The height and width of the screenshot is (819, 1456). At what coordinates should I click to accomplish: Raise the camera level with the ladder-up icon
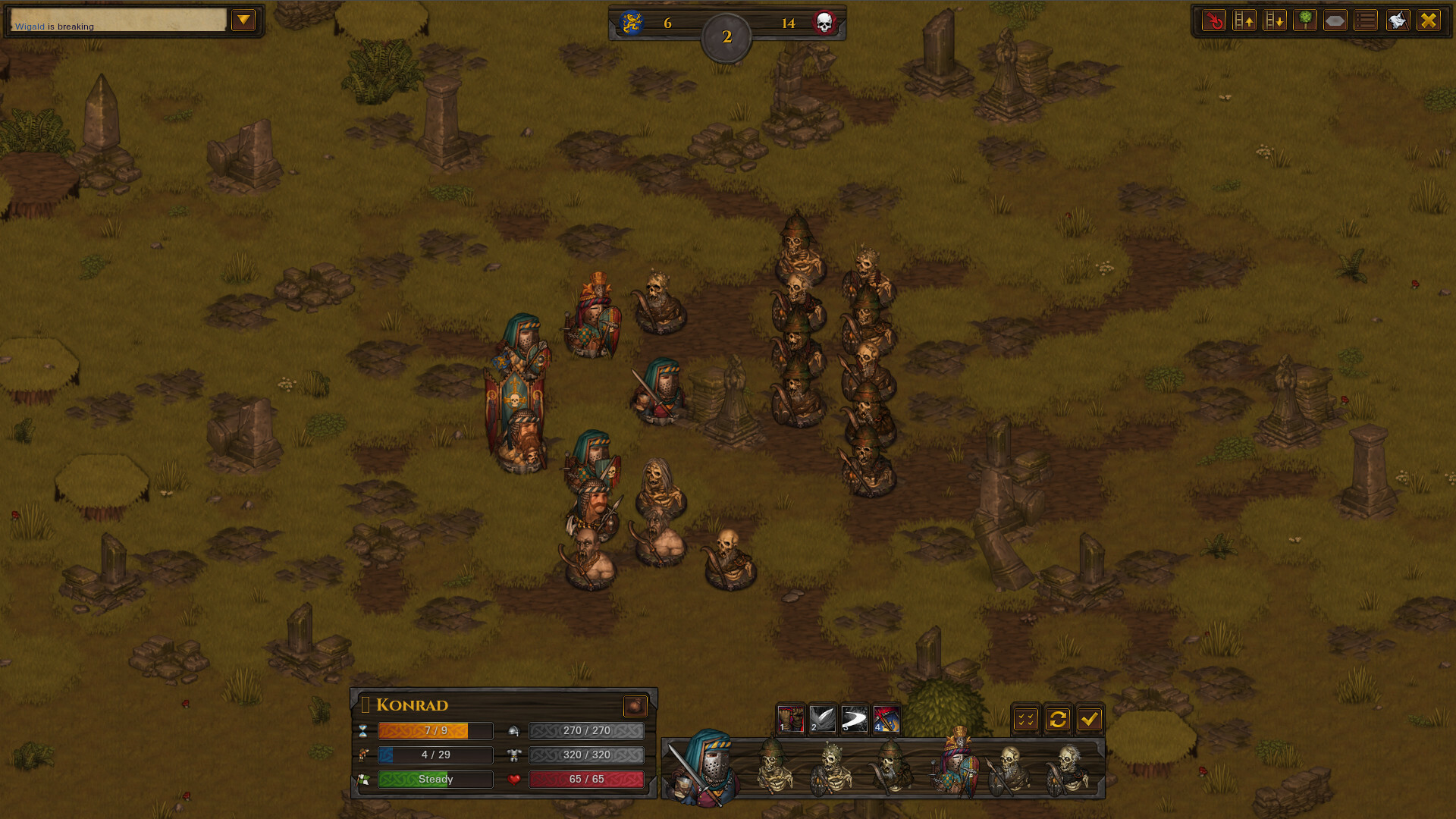(x=1244, y=20)
